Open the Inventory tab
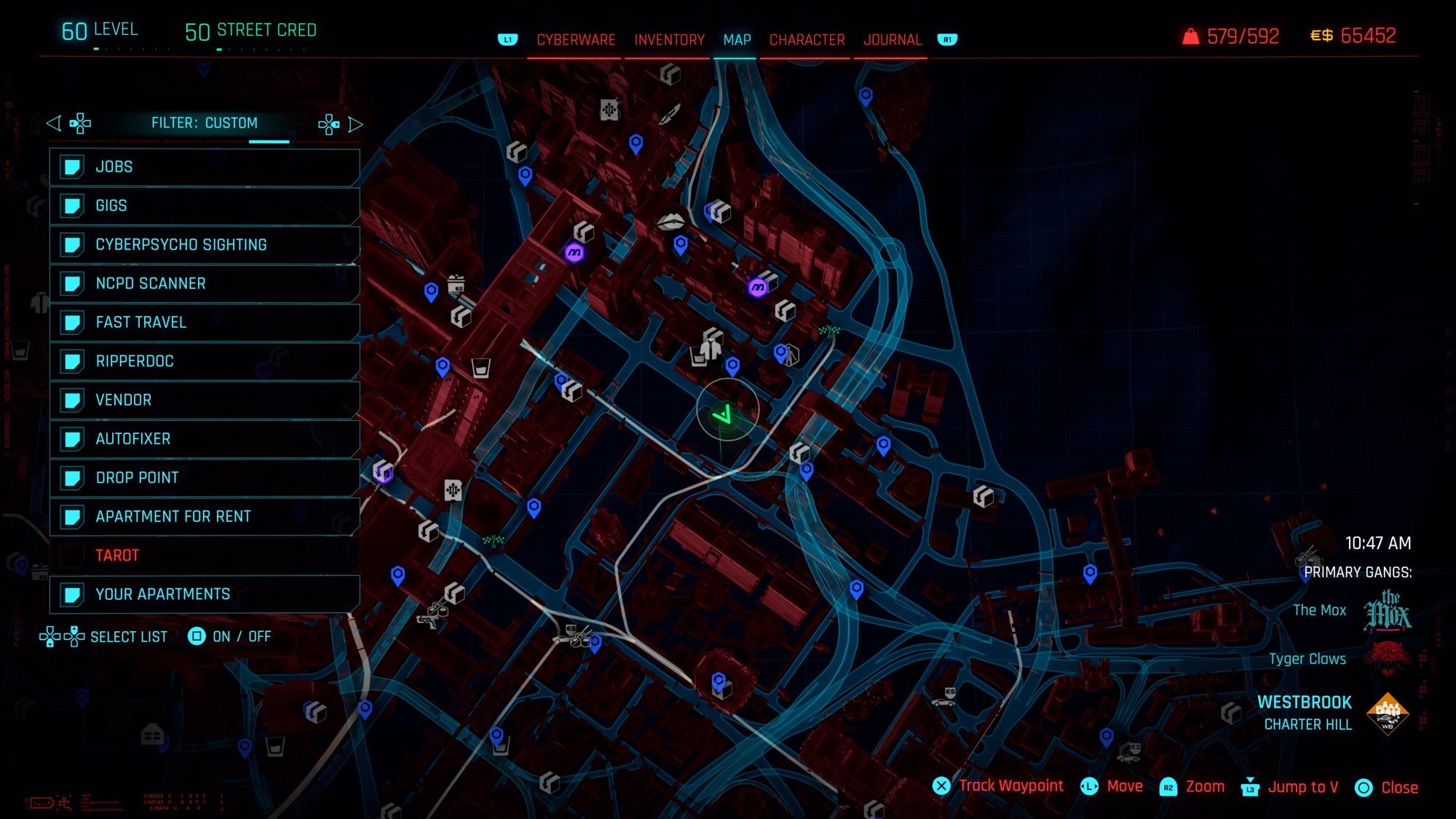This screenshot has width=1456, height=819. (669, 40)
